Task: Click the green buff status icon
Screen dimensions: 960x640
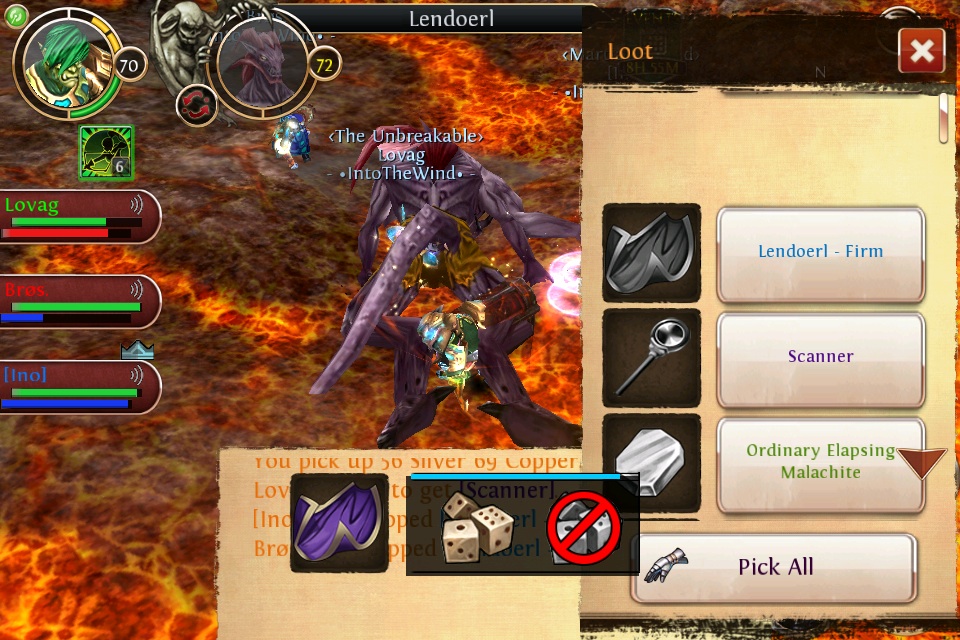Action: coord(106,153)
